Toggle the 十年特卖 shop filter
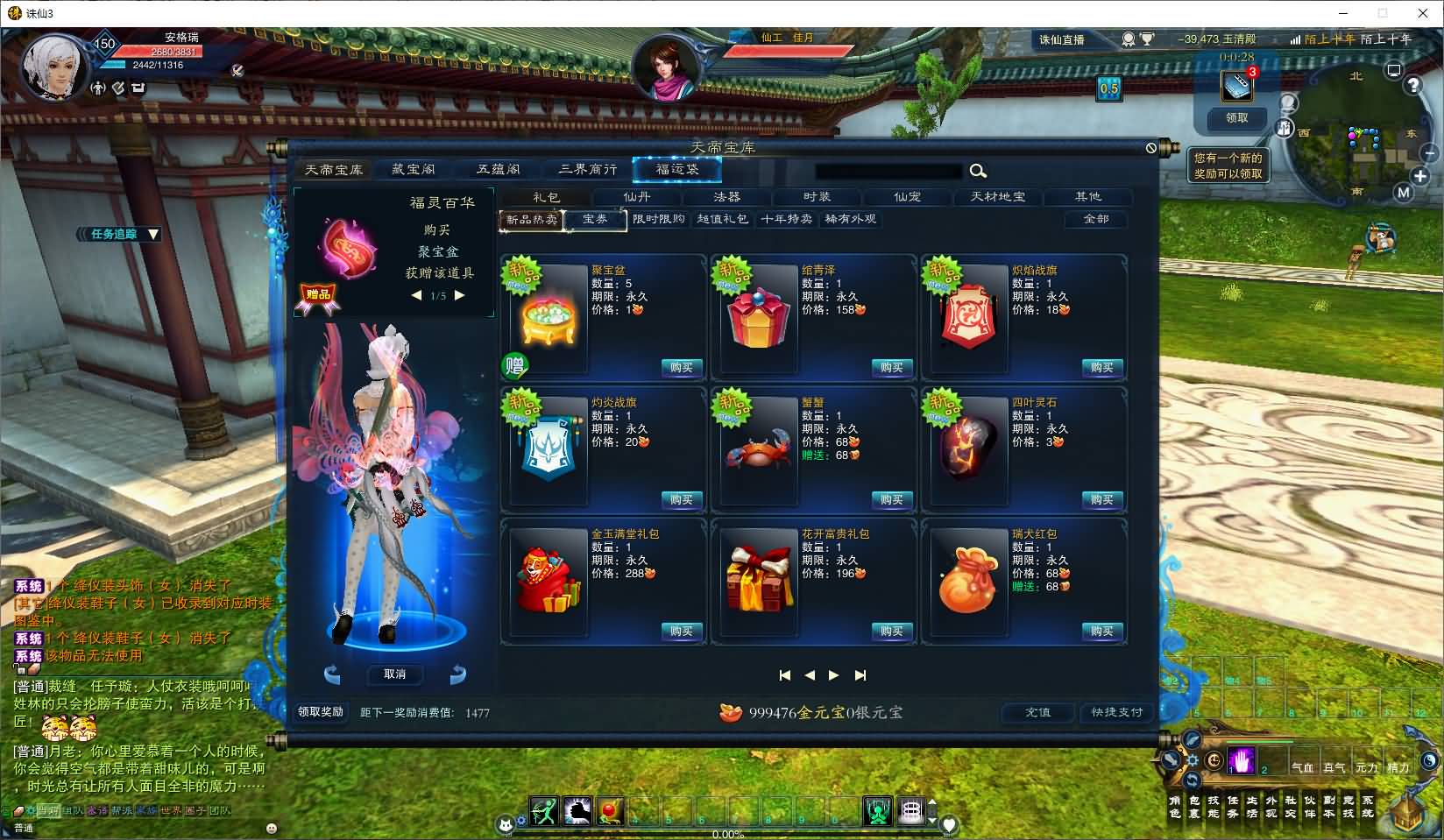This screenshot has height=840, width=1444. [789, 221]
